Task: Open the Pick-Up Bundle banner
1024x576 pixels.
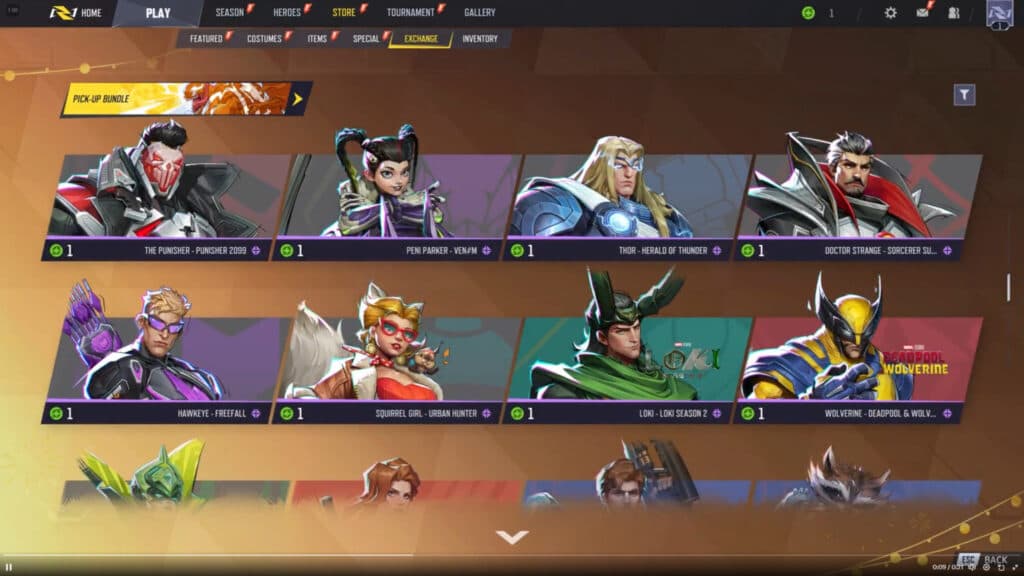Action: click(x=186, y=98)
